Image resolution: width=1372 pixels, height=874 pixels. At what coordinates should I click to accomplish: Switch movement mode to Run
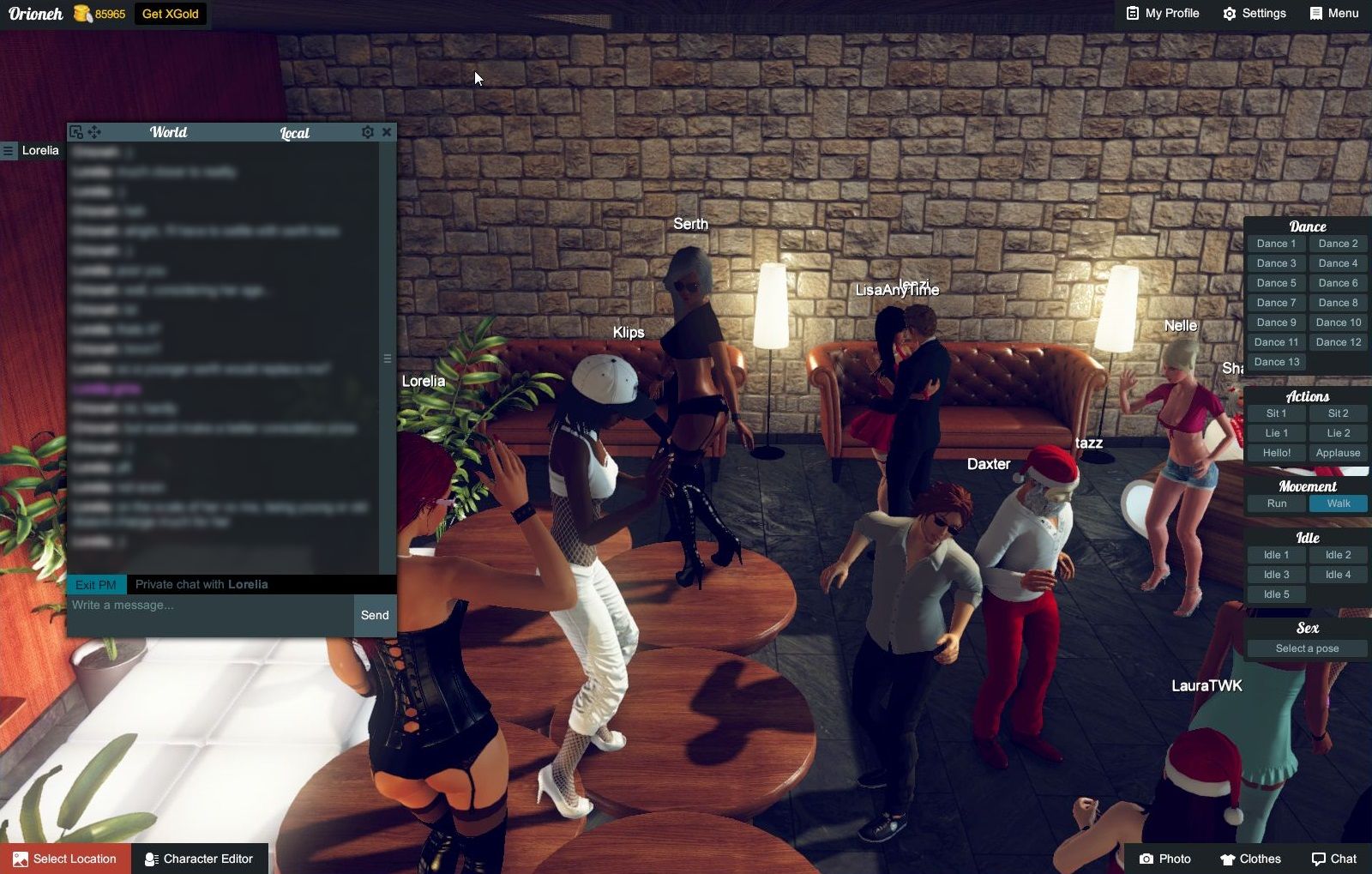click(1276, 503)
